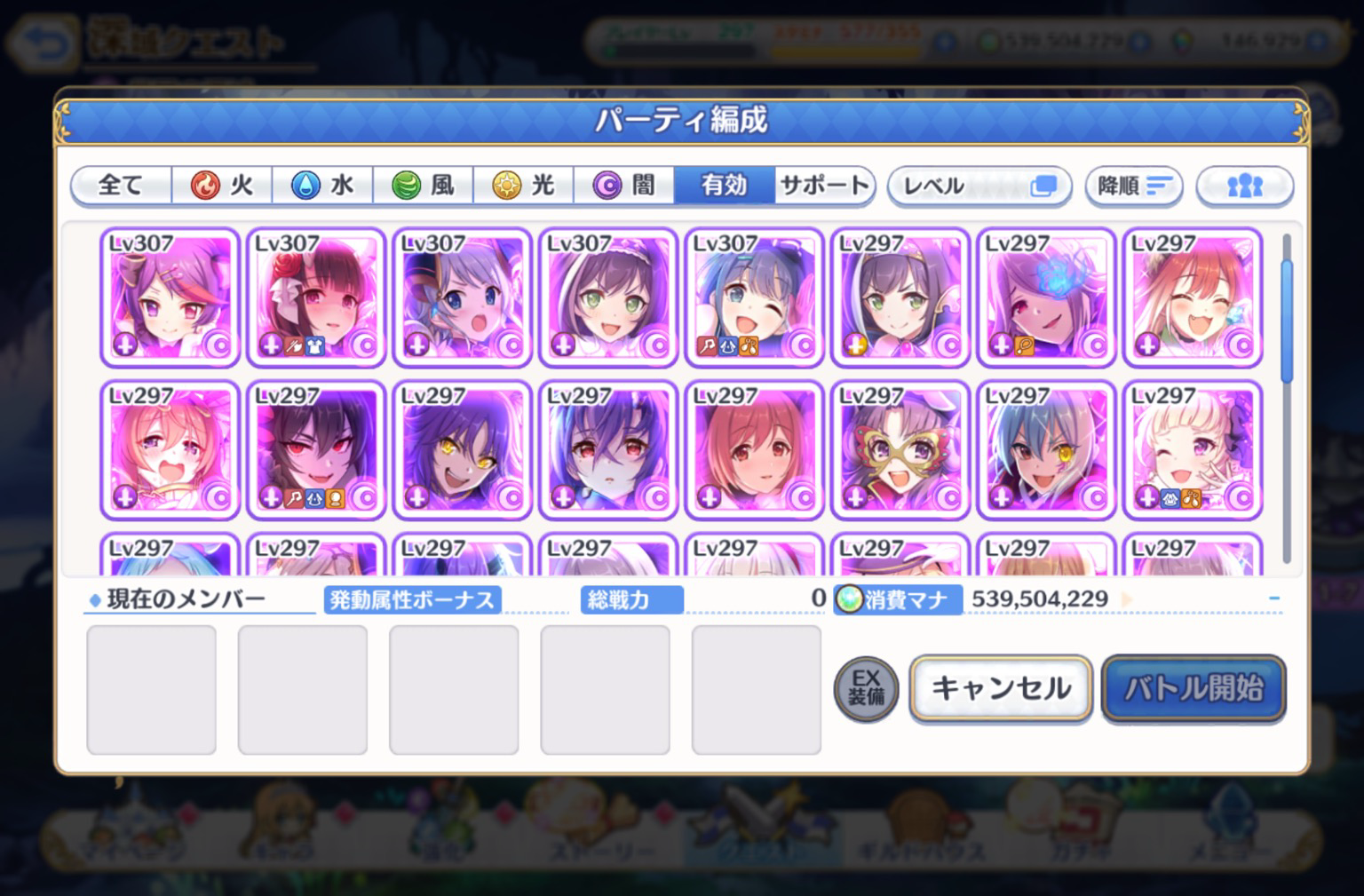Open the EX装備 equipment button

pyautogui.click(x=866, y=688)
